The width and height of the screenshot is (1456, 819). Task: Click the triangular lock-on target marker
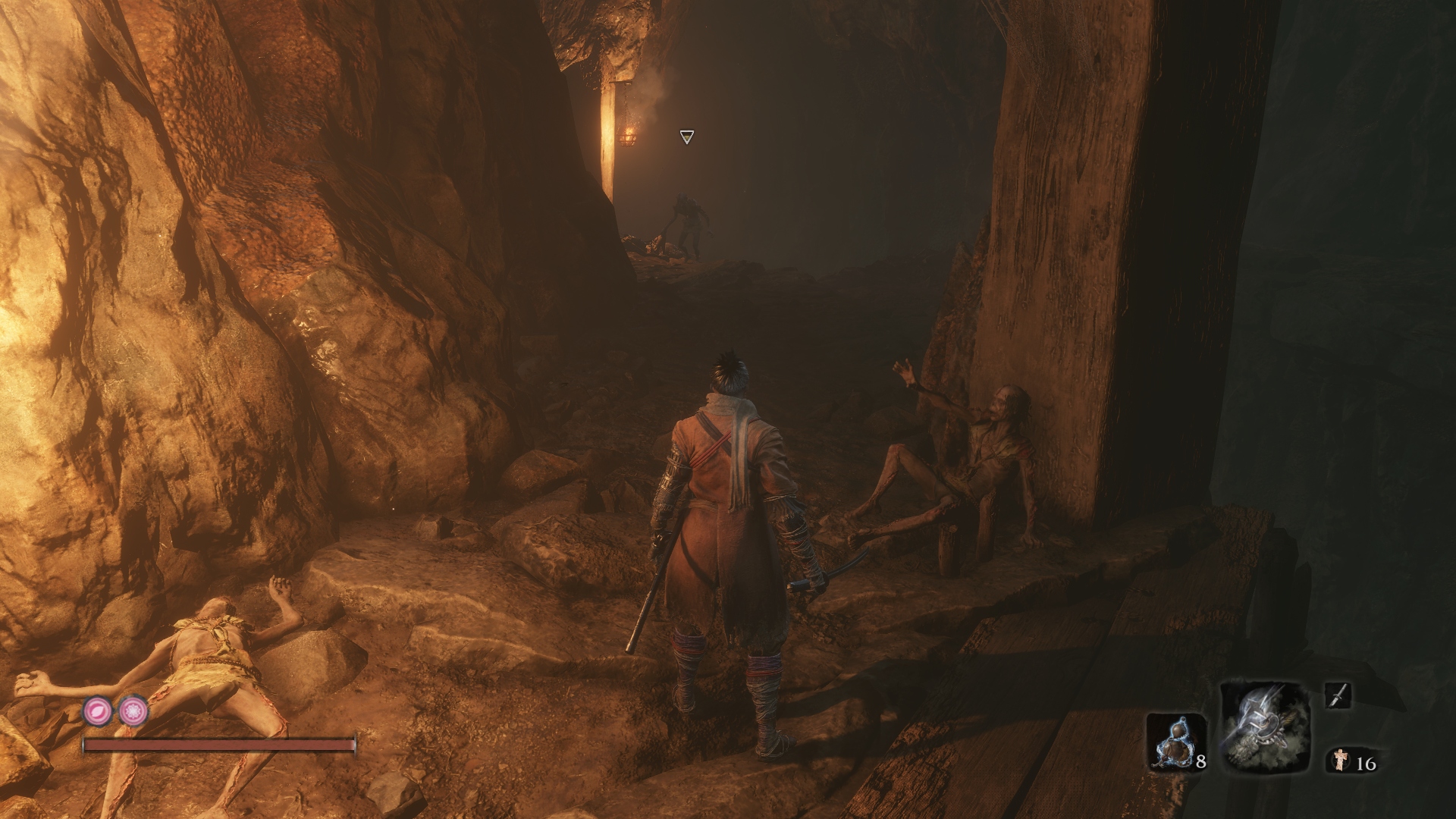click(686, 136)
